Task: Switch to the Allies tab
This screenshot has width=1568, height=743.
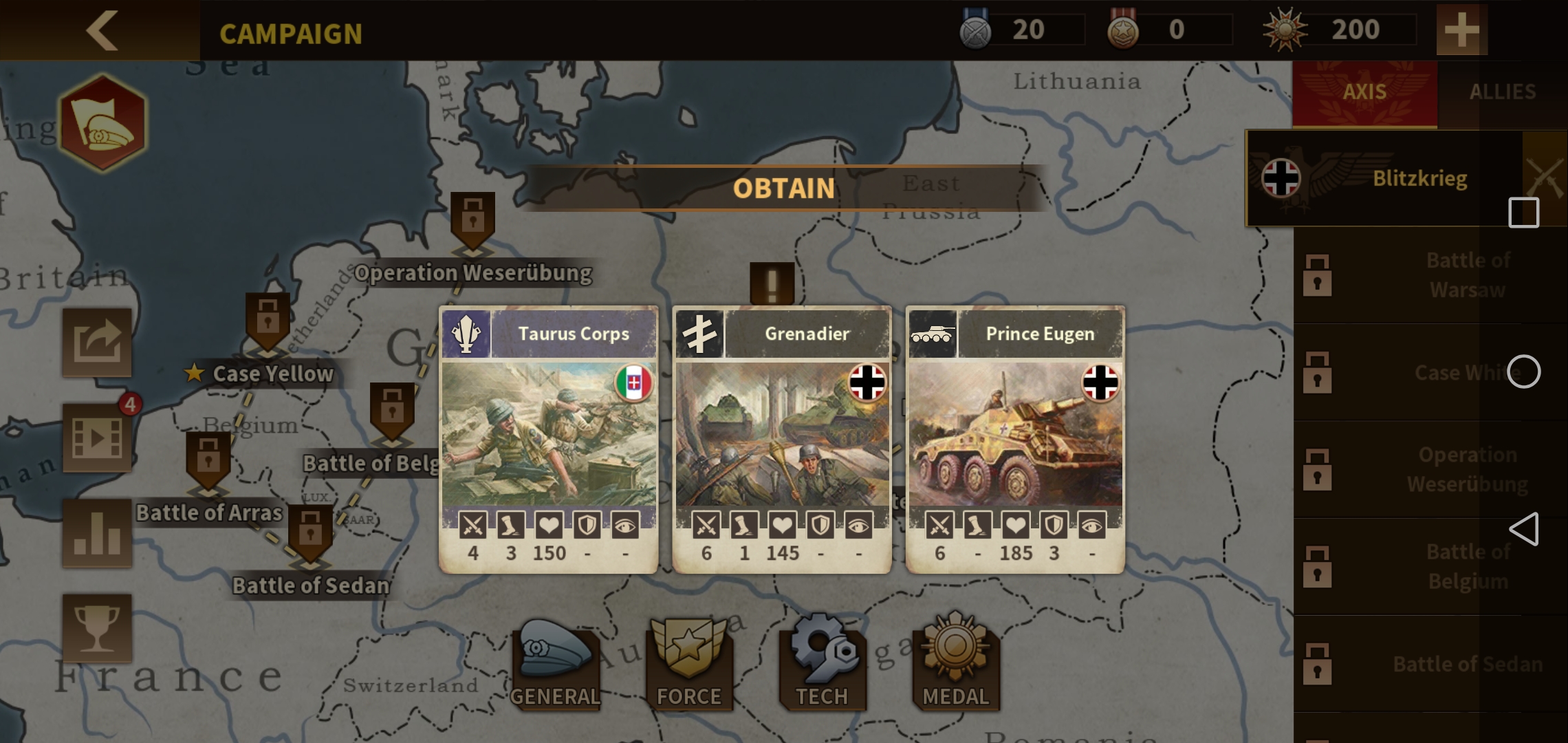Action: tap(1502, 92)
